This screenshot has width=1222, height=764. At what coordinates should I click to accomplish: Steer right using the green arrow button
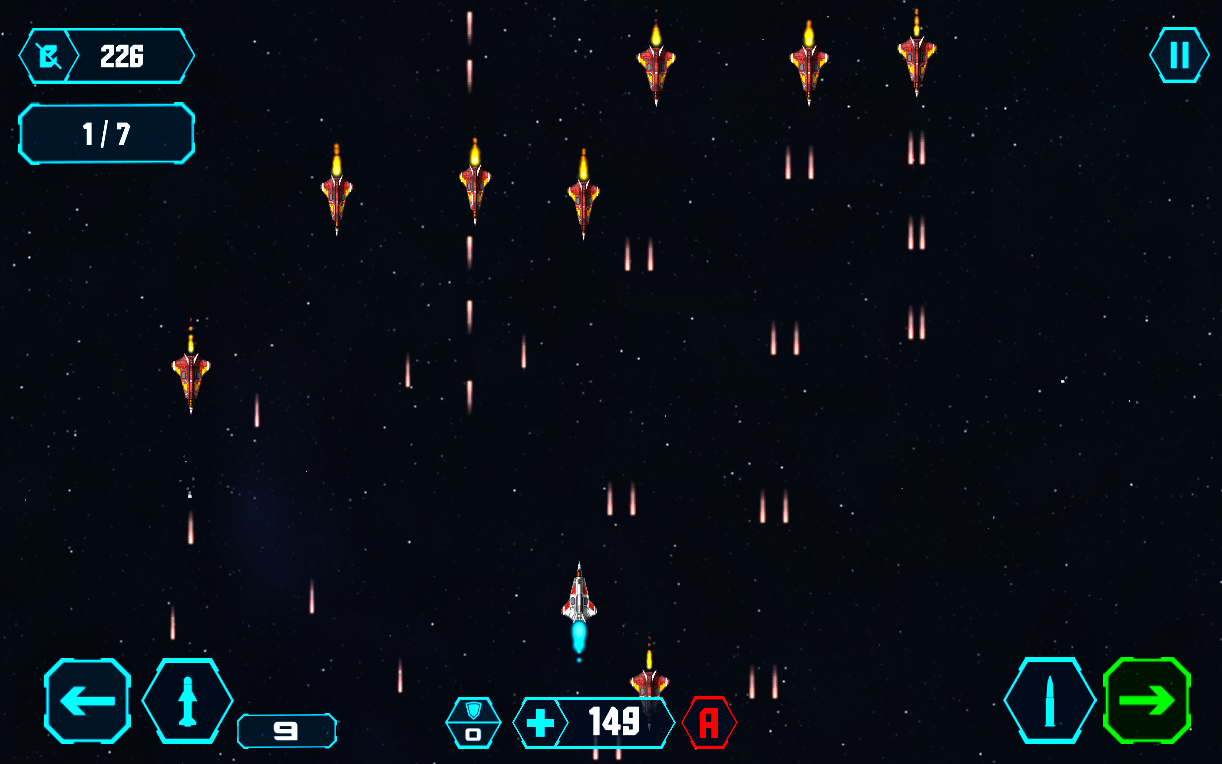coord(1147,700)
